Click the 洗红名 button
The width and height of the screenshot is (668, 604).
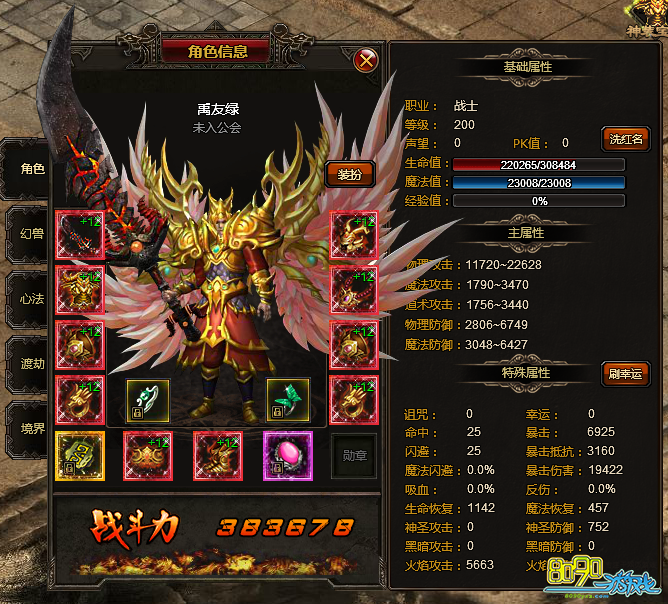(625, 139)
